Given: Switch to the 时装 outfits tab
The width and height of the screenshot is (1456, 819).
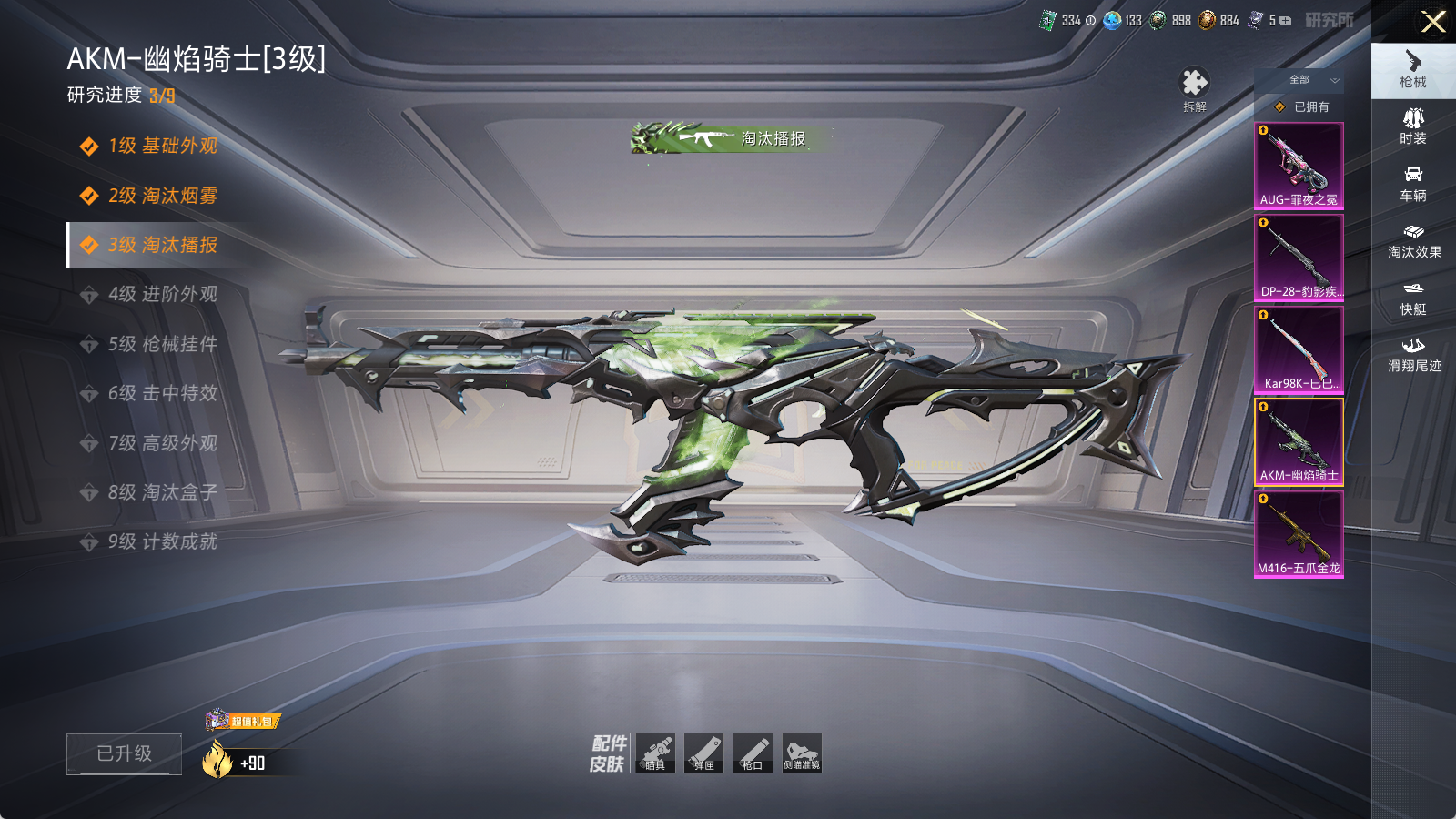Looking at the screenshot, I should pos(1412,126).
